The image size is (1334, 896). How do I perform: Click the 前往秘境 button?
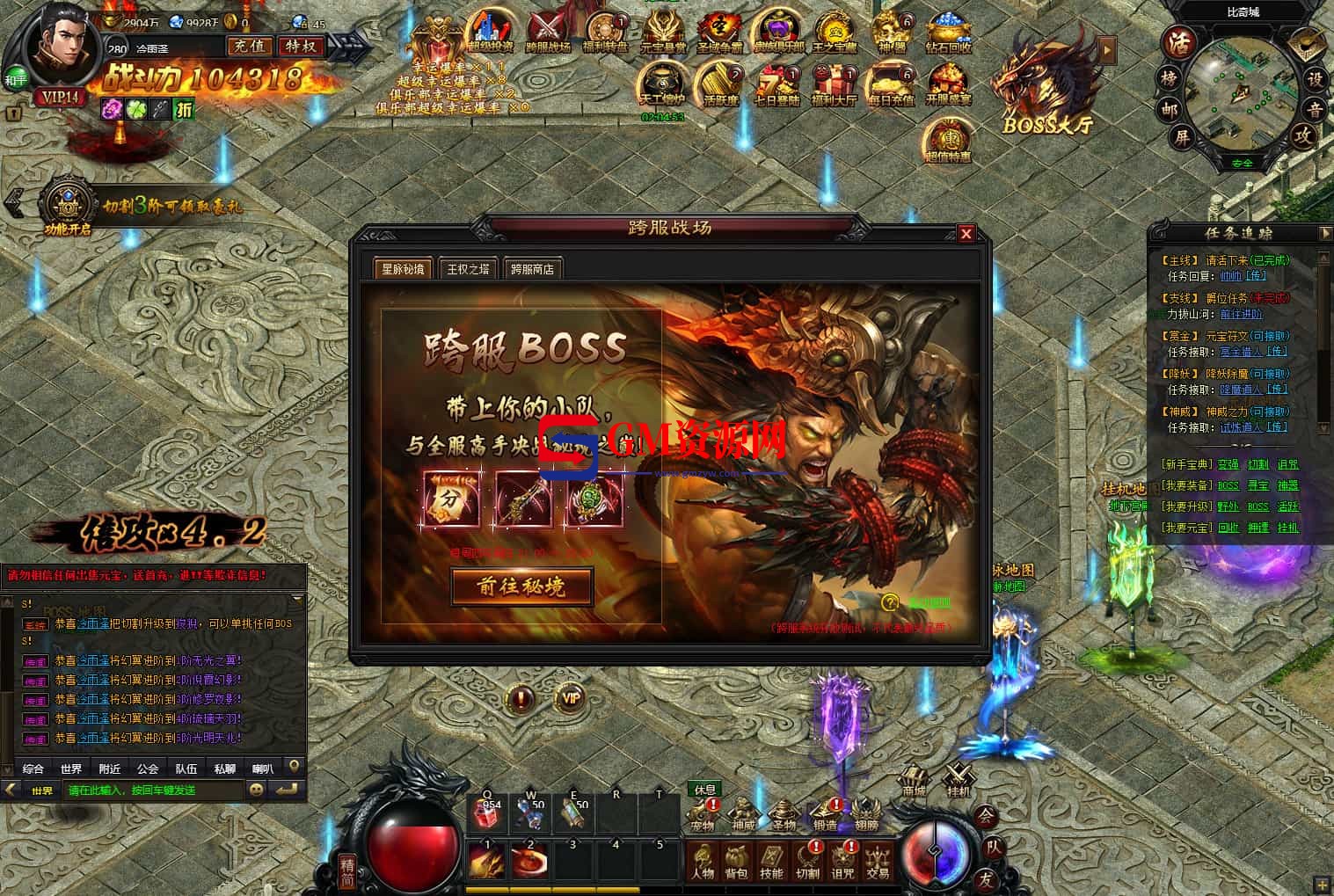521,586
